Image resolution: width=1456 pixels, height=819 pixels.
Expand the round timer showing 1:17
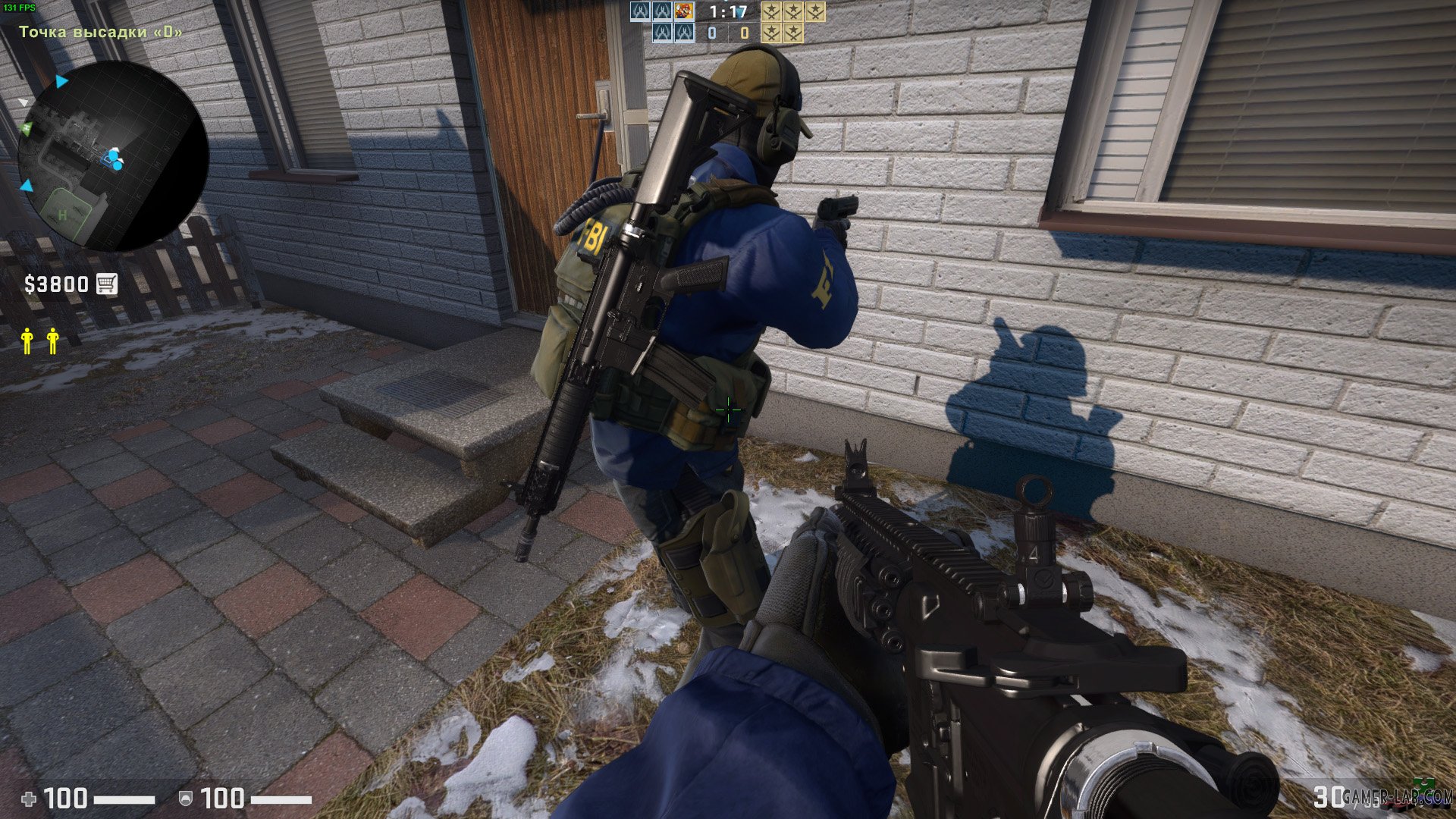pyautogui.click(x=726, y=11)
